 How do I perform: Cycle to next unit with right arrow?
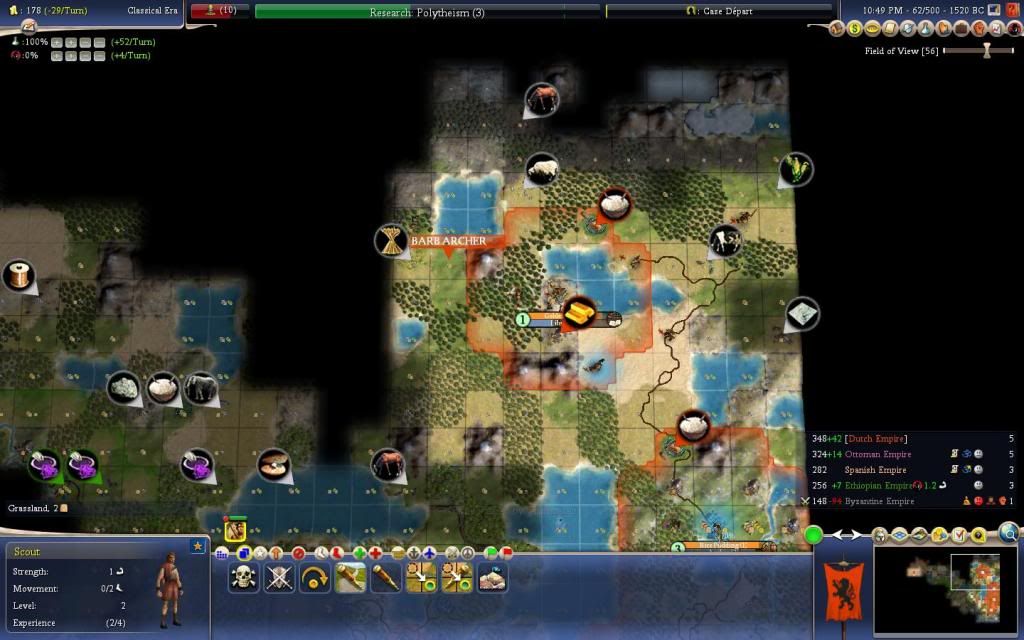[x=859, y=535]
